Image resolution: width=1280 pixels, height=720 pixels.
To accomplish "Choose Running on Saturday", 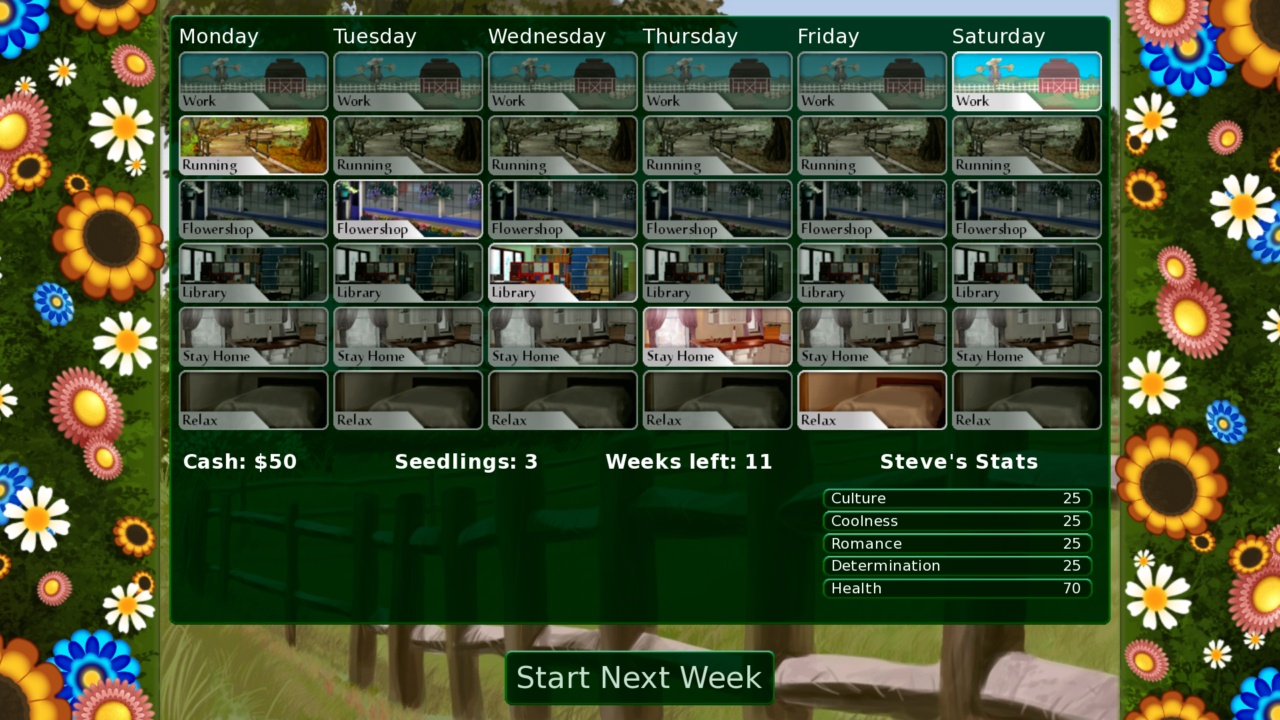I will [1026, 145].
